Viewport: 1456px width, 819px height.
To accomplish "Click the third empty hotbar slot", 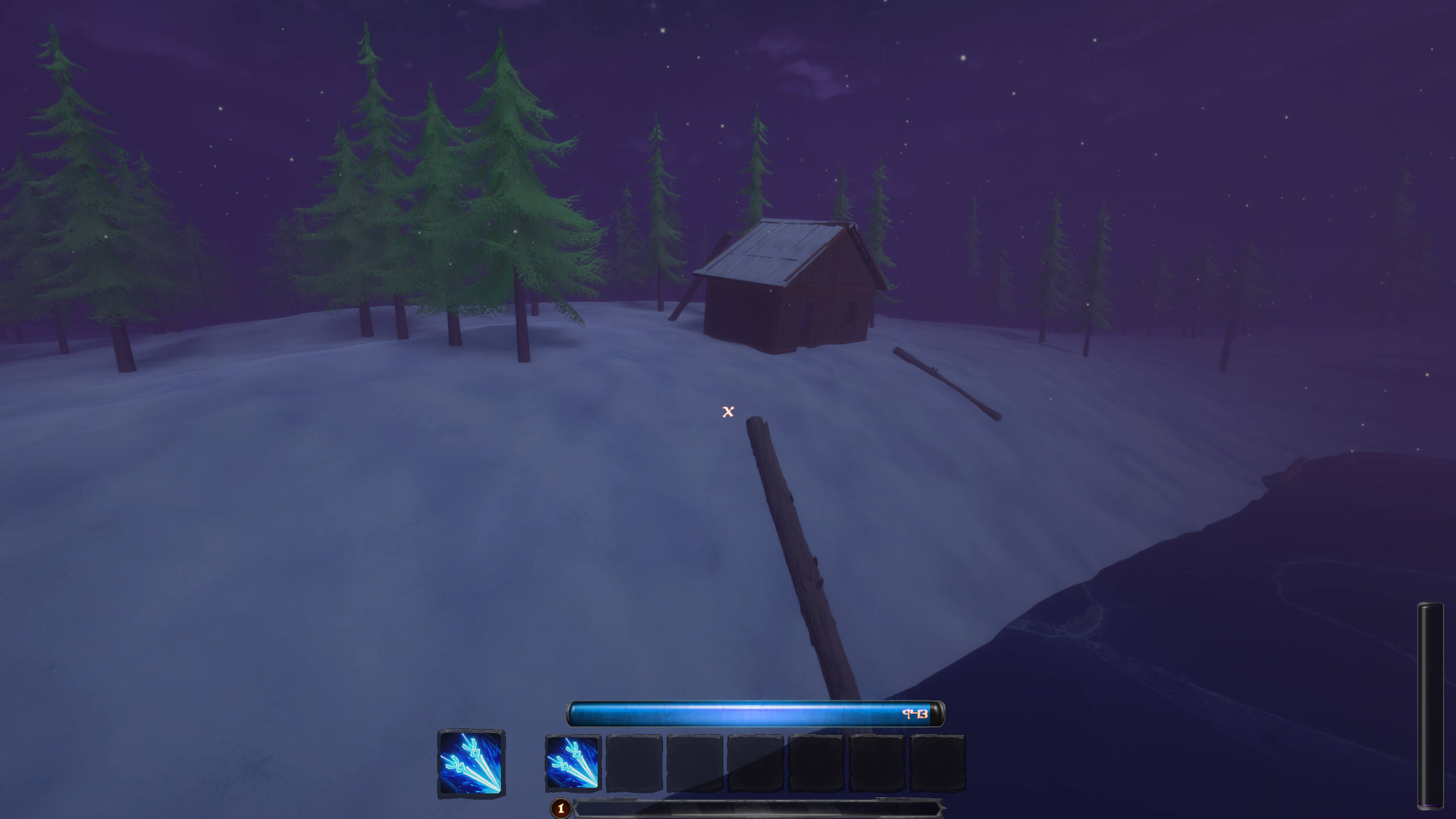I will (x=694, y=763).
